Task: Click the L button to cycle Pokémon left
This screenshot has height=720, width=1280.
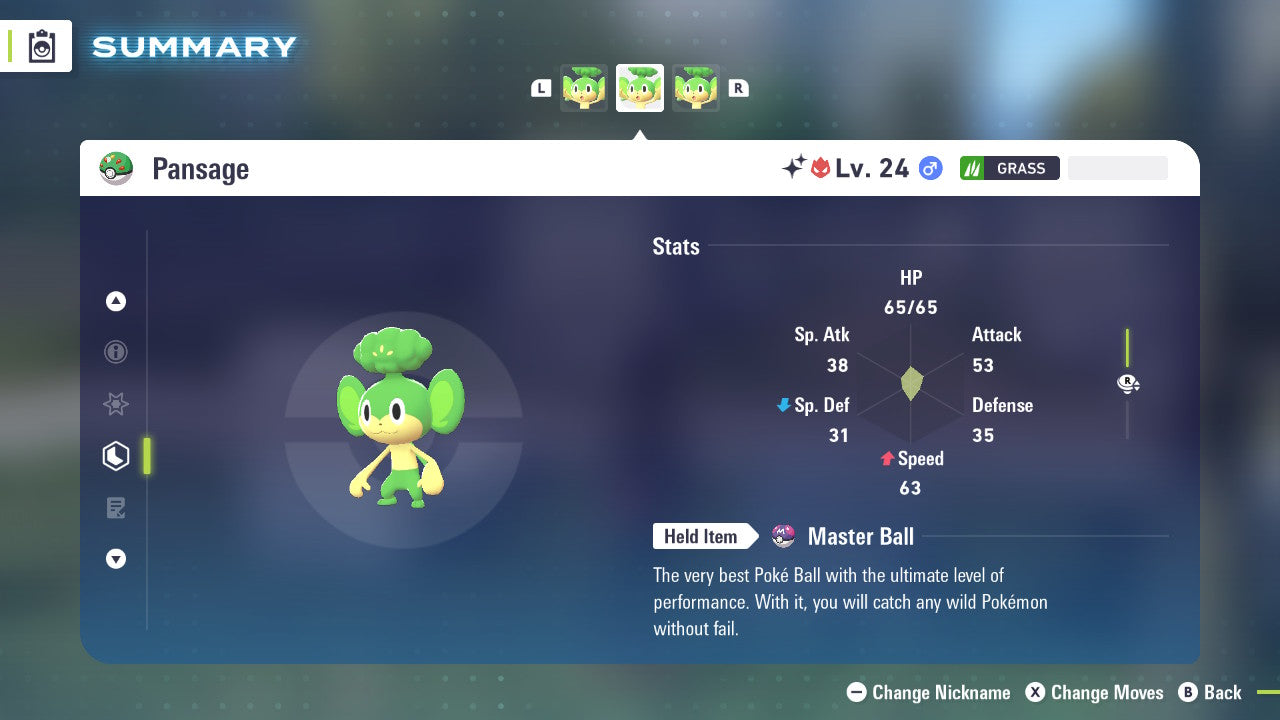Action: [x=540, y=88]
